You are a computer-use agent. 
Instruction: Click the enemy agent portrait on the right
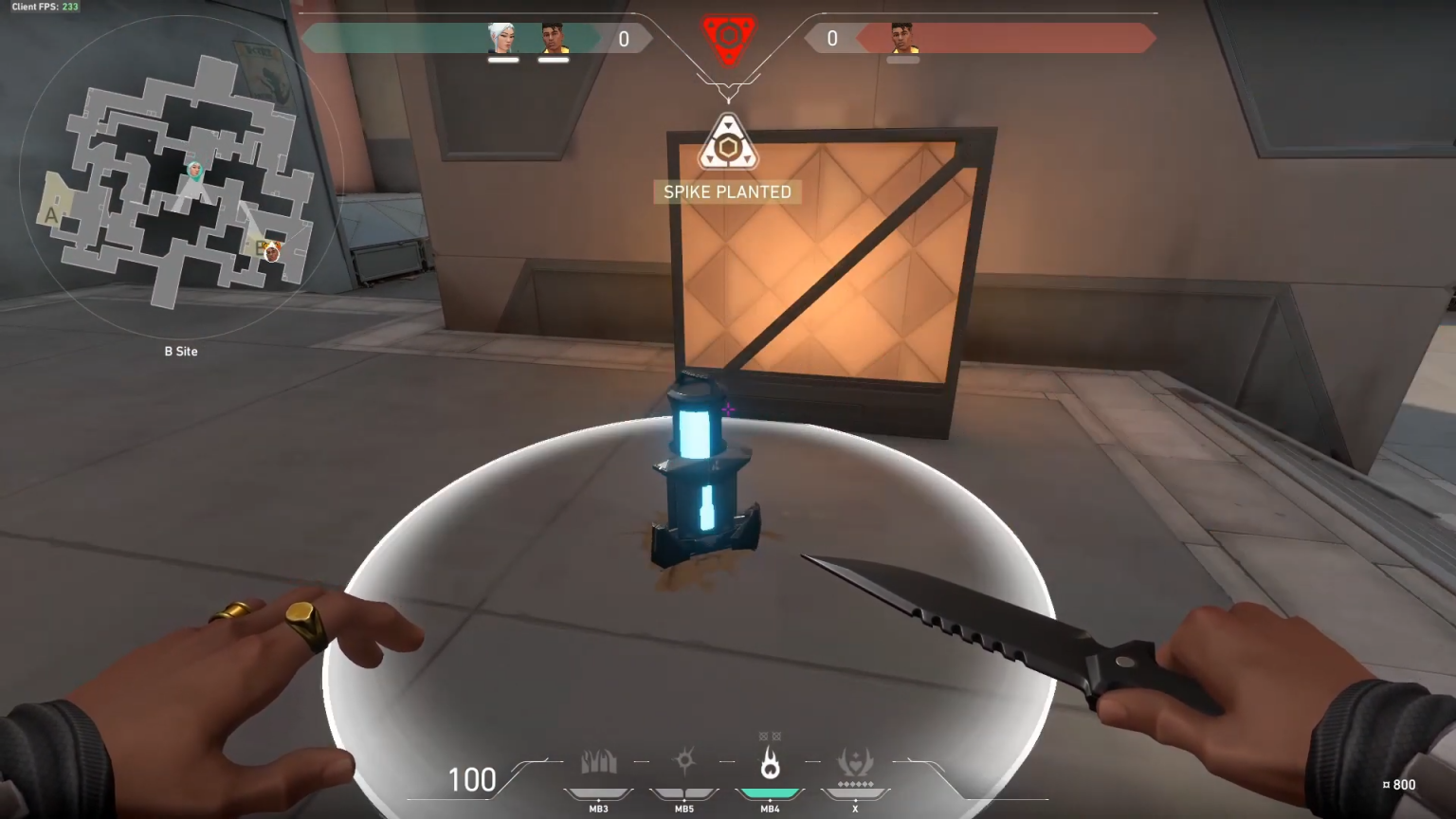point(901,39)
